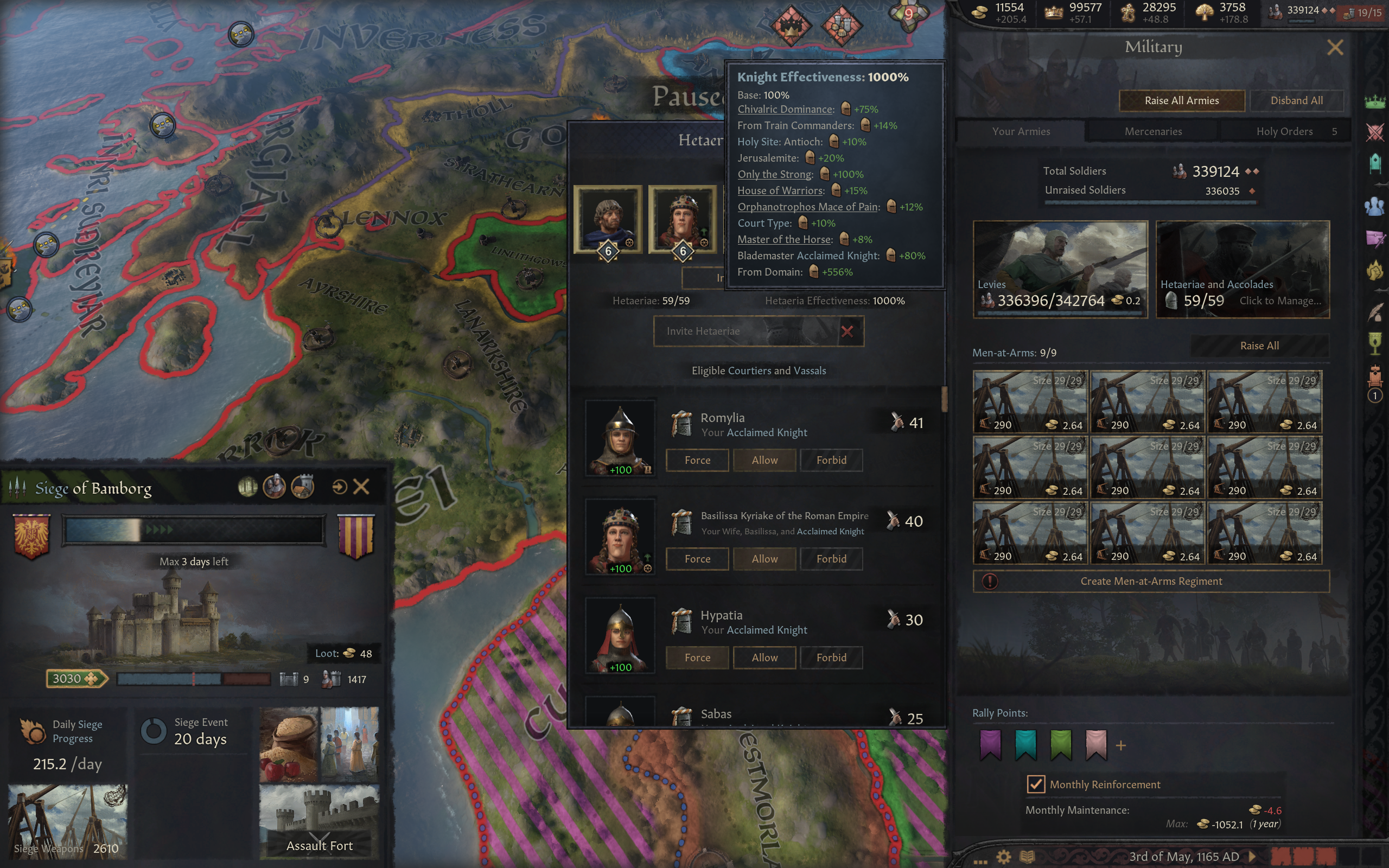The height and width of the screenshot is (868, 1389).
Task: Click the Disband All button
Action: pos(1296,100)
